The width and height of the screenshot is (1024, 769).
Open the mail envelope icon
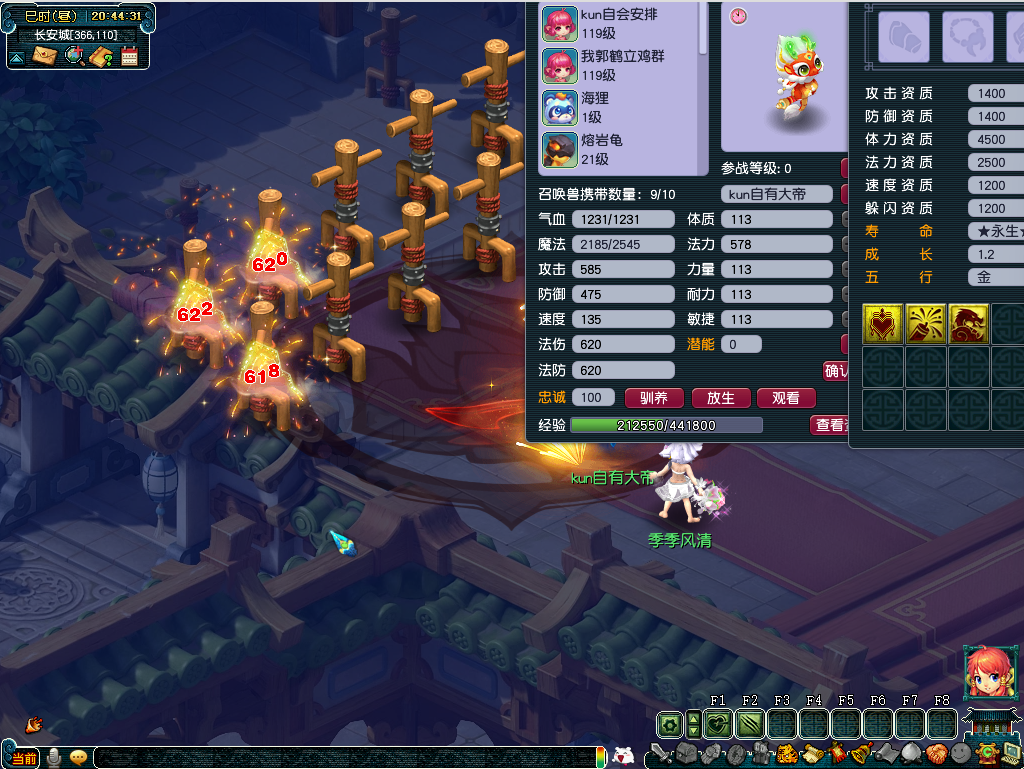[x=44, y=56]
